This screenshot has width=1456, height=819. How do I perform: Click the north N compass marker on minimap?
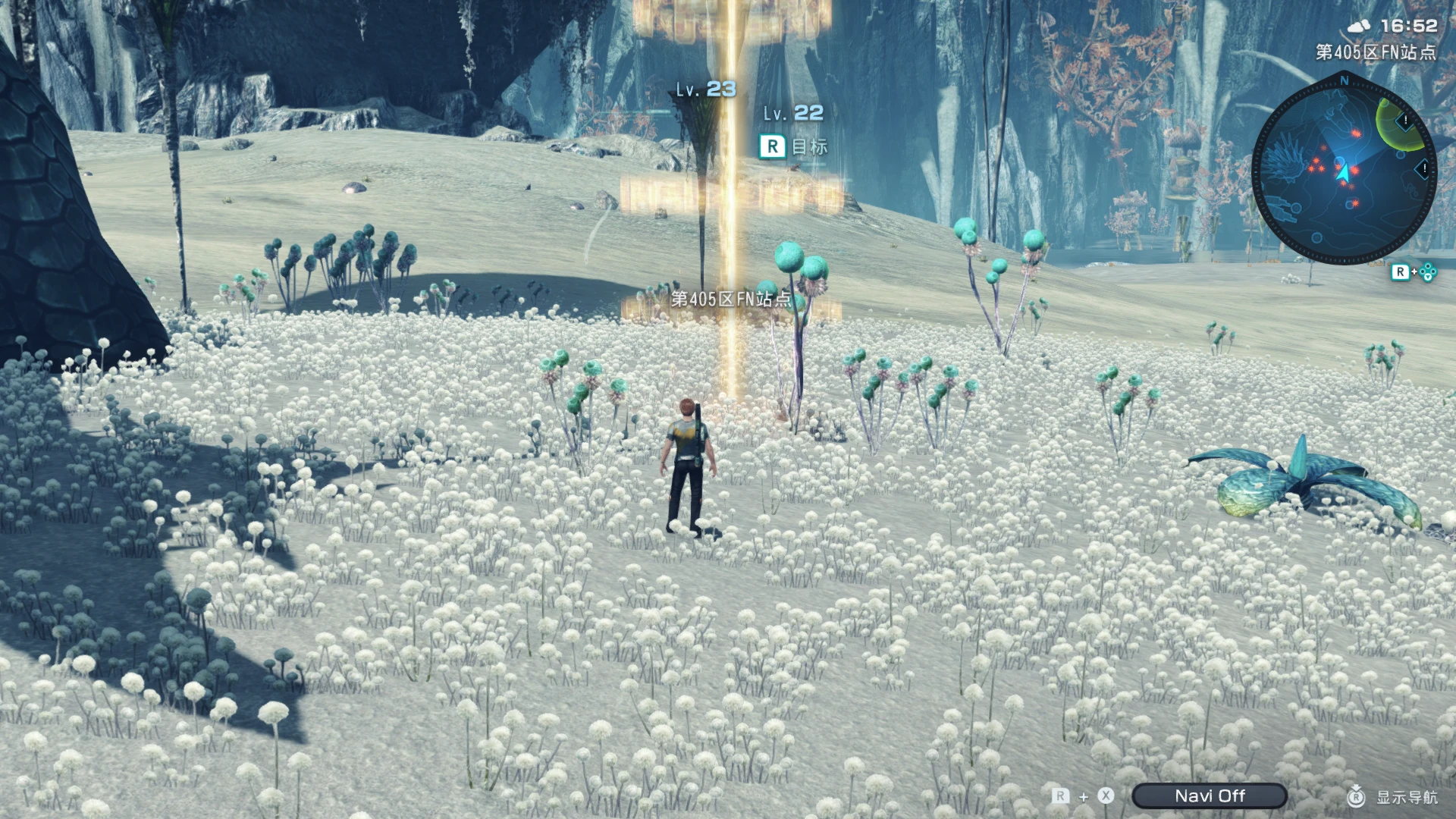coord(1345,80)
